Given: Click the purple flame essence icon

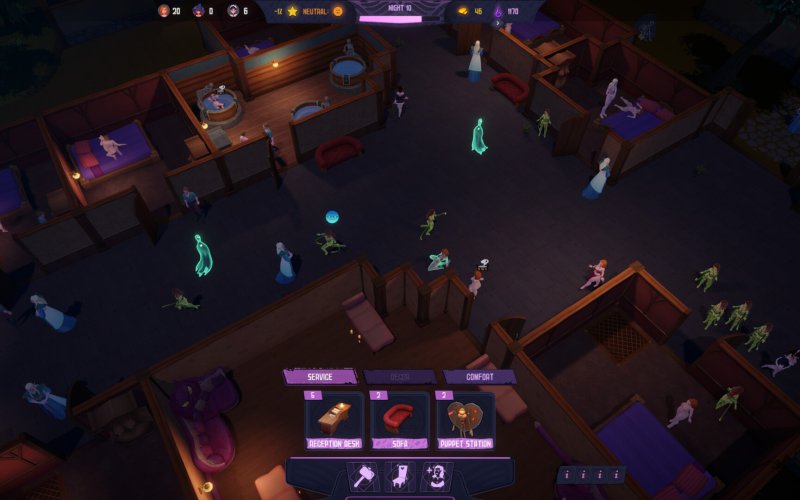Looking at the screenshot, I should 498,11.
